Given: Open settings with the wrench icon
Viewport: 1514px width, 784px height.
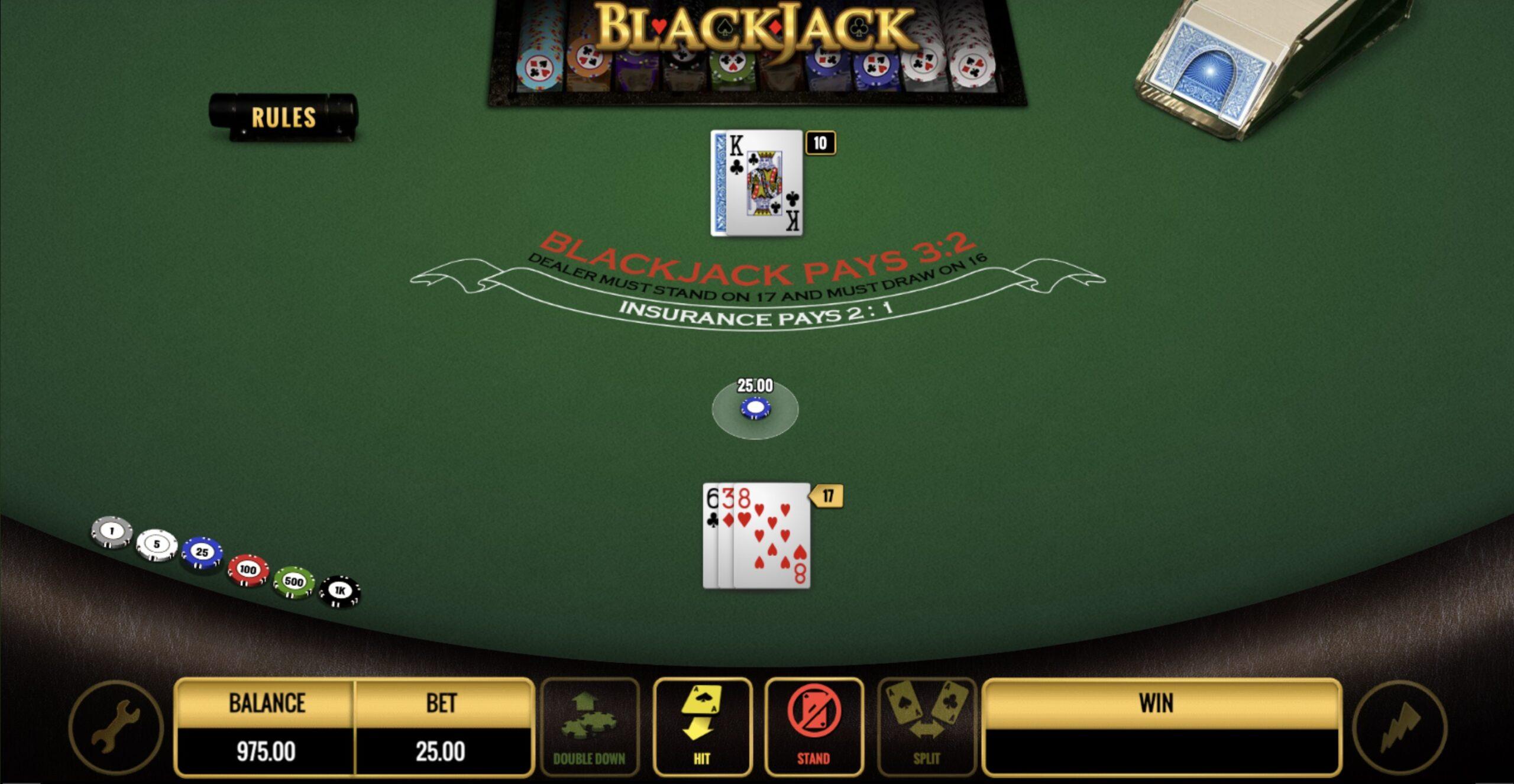Looking at the screenshot, I should click(116, 727).
